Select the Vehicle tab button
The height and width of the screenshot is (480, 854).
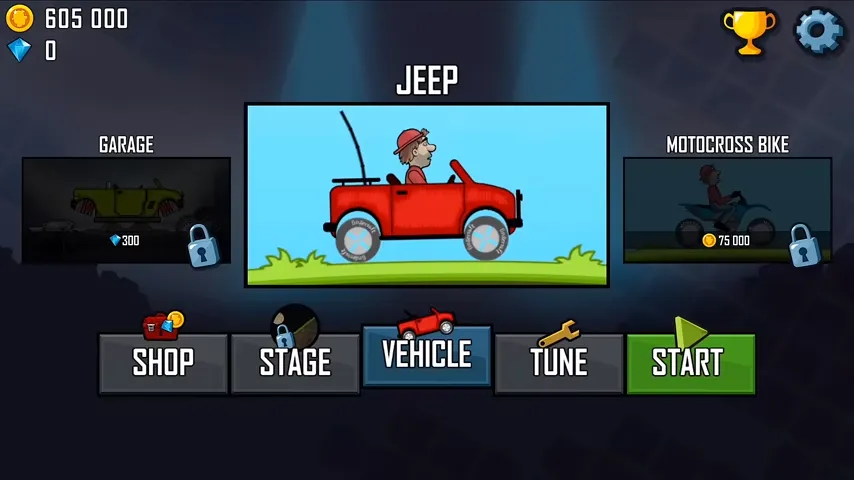tap(427, 355)
